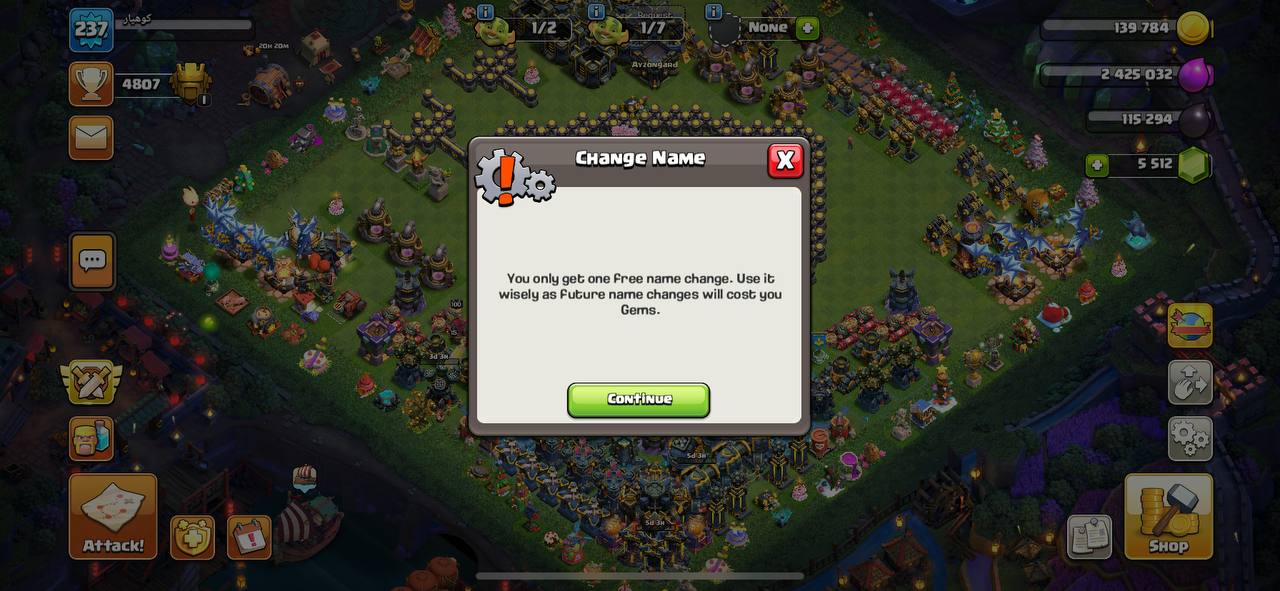Image resolution: width=1280 pixels, height=591 pixels.
Task: Open the Shop menu
Action: pos(1168,516)
